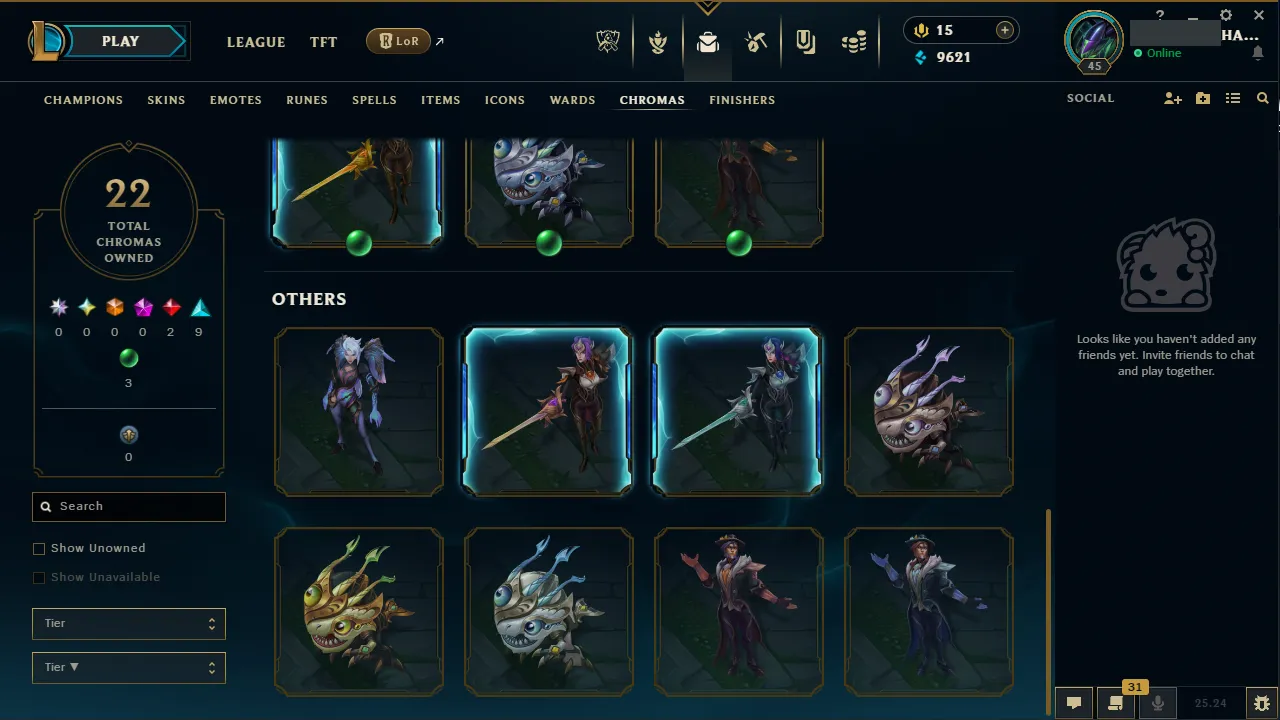The height and width of the screenshot is (720, 1280).
Task: Enable the Show Unowned checkbox
Action: (x=39, y=548)
